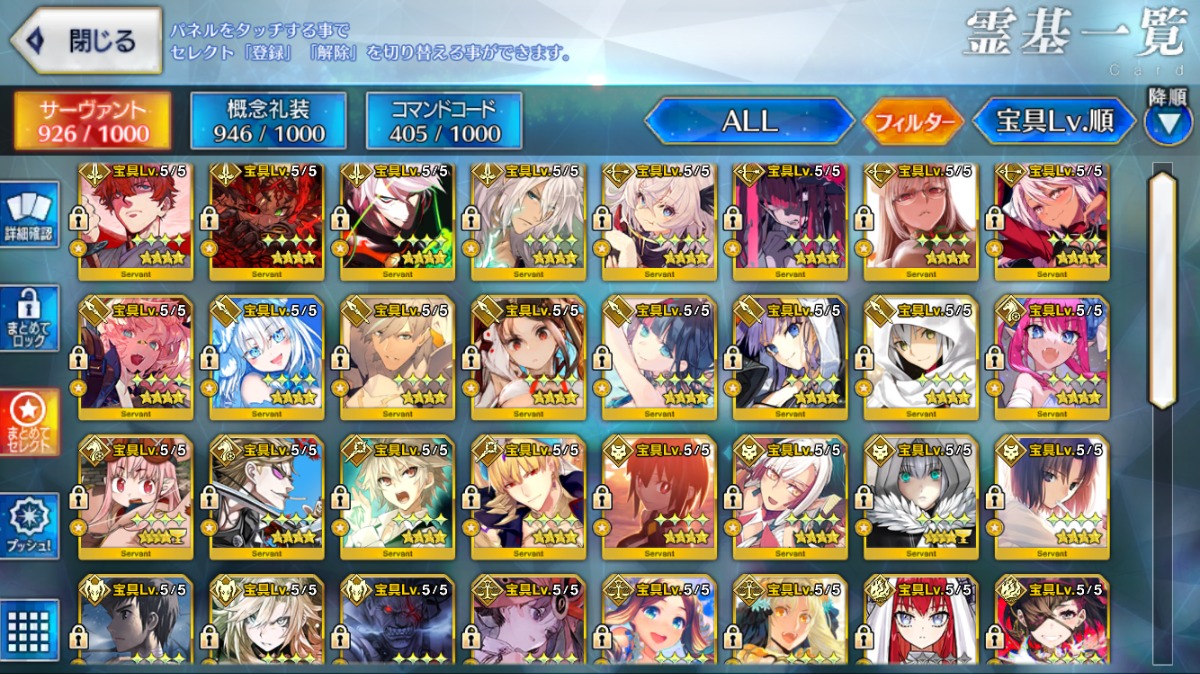Change the grid display layout

(x=30, y=628)
